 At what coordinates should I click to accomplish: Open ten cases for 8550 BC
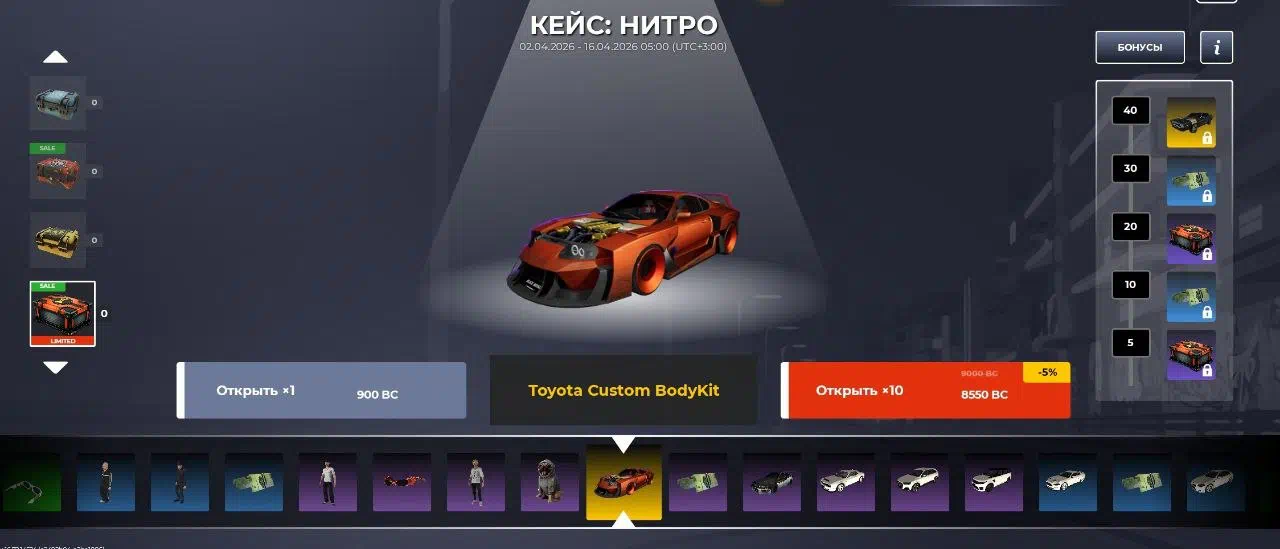coord(925,390)
